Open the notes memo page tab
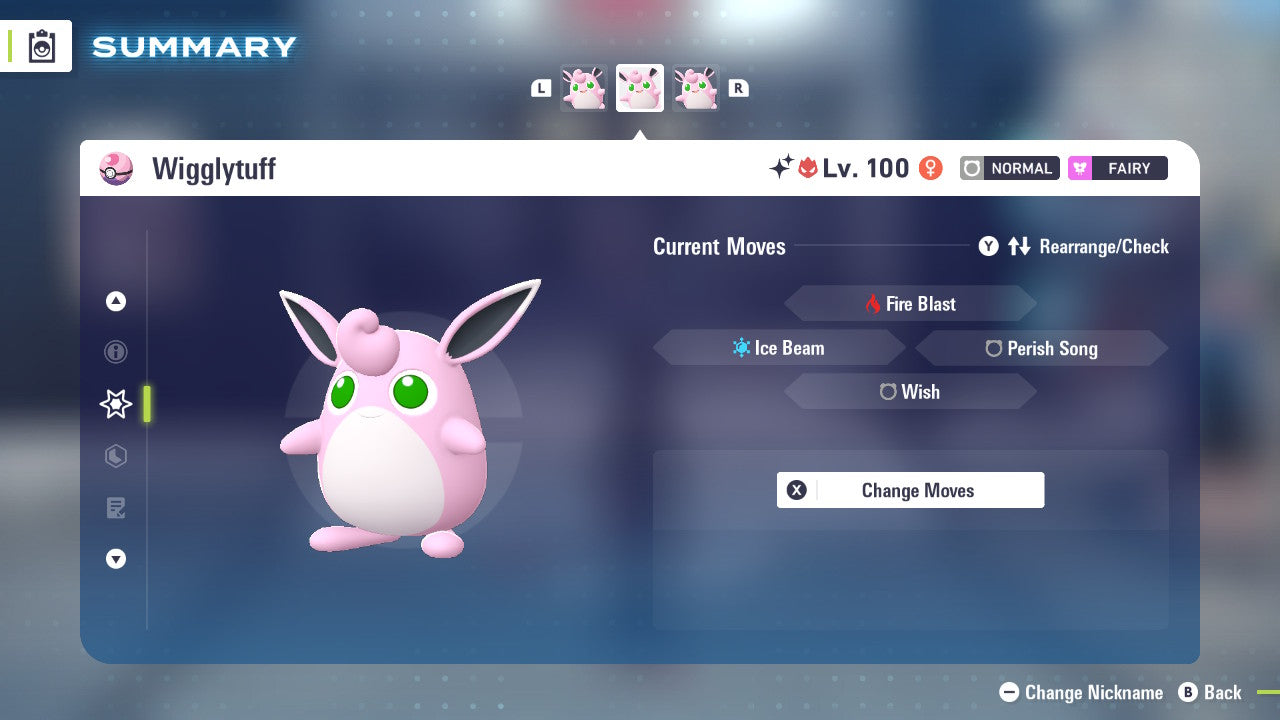This screenshot has height=720, width=1280. pyautogui.click(x=116, y=508)
